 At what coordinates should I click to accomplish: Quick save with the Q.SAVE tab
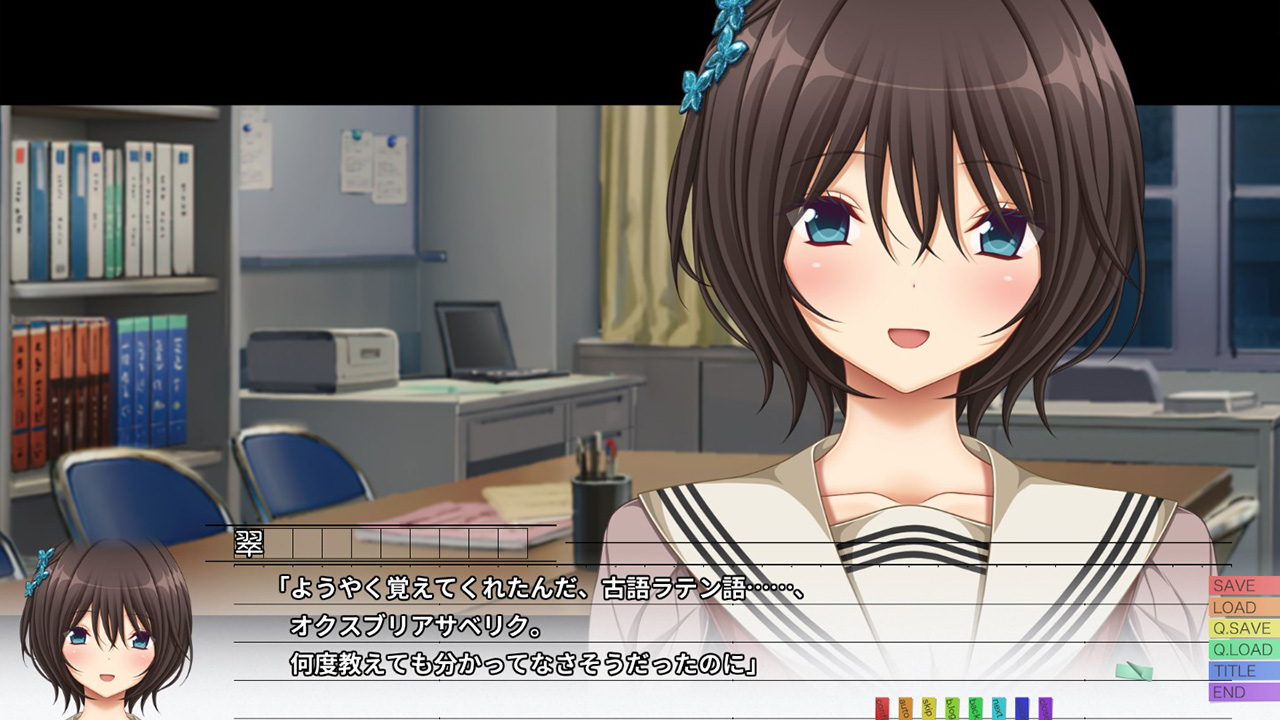click(1243, 628)
